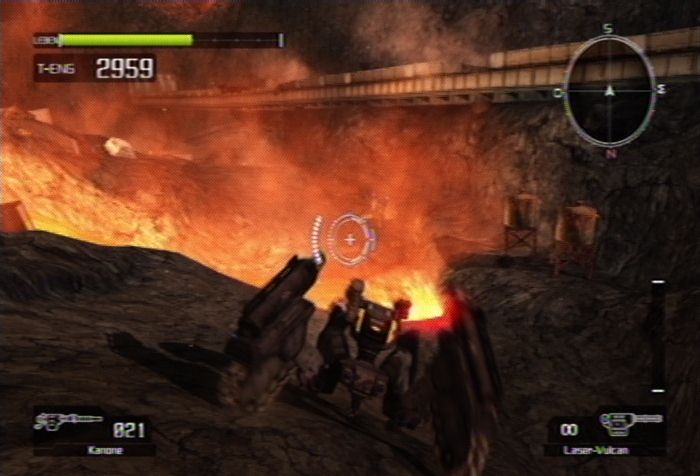
Task: Select the Kanone weapon icon
Action: [x=68, y=421]
